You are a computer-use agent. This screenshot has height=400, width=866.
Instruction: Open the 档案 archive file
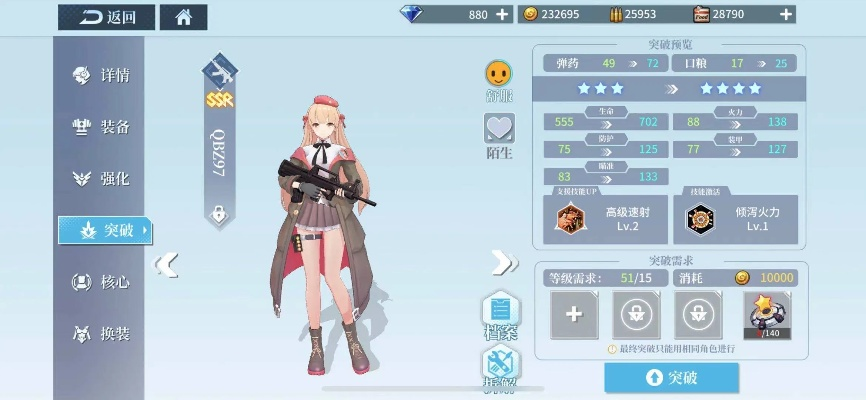coord(501,312)
